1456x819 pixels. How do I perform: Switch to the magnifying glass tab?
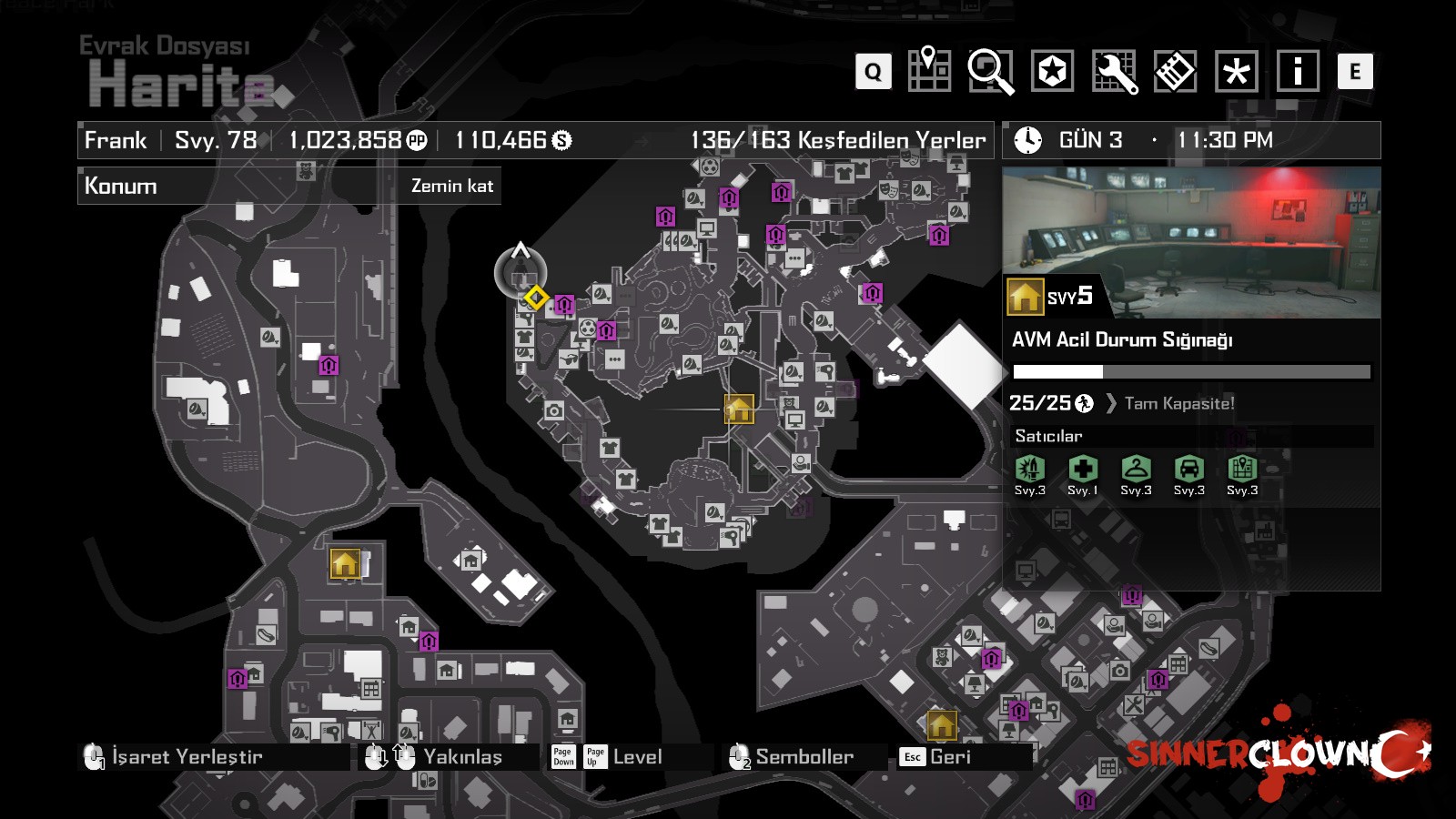[990, 71]
